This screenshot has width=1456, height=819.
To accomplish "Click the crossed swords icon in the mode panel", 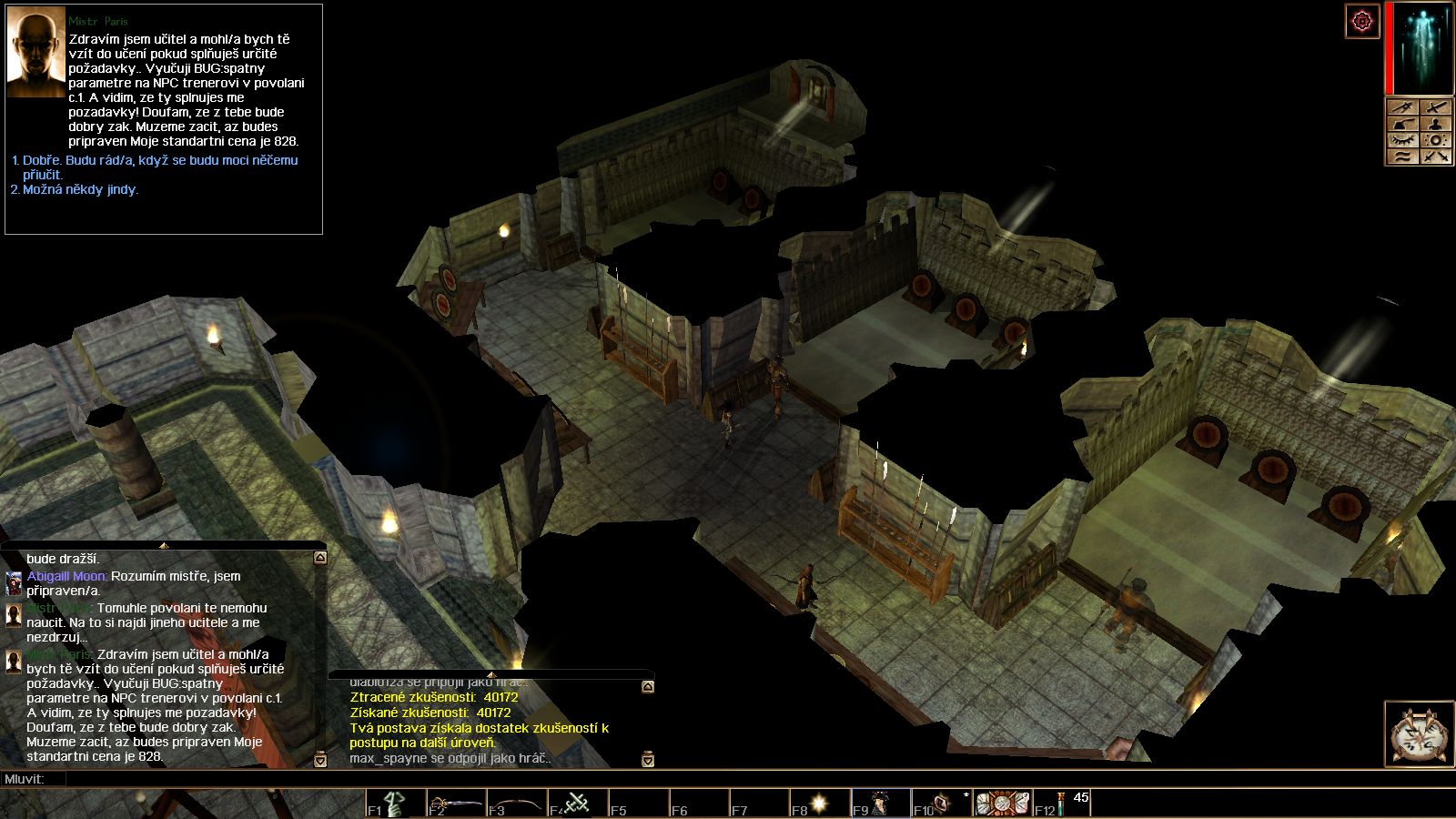I will (x=1436, y=157).
